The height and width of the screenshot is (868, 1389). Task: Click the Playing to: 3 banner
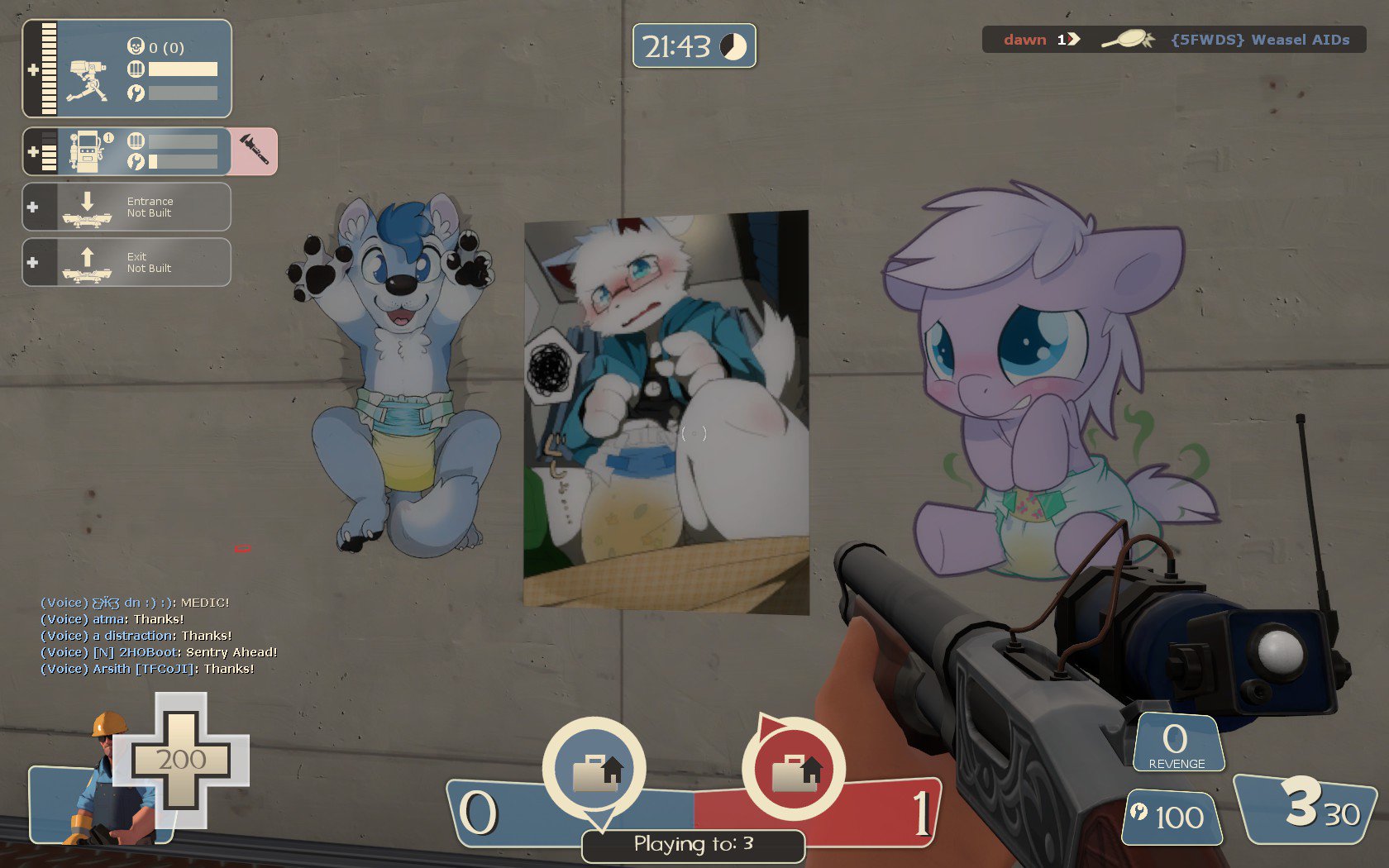click(x=693, y=845)
